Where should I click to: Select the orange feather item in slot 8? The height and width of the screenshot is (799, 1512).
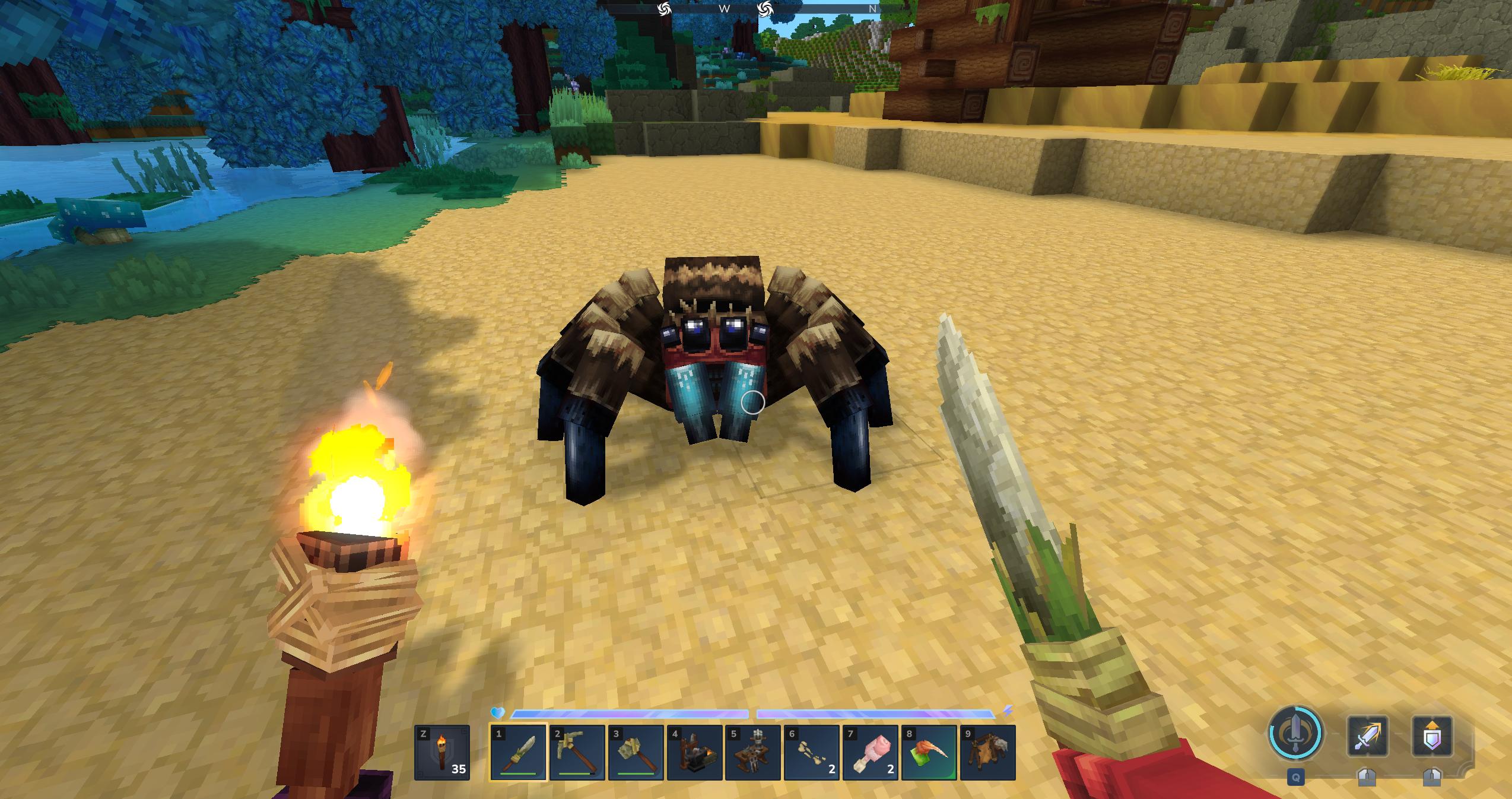click(929, 753)
